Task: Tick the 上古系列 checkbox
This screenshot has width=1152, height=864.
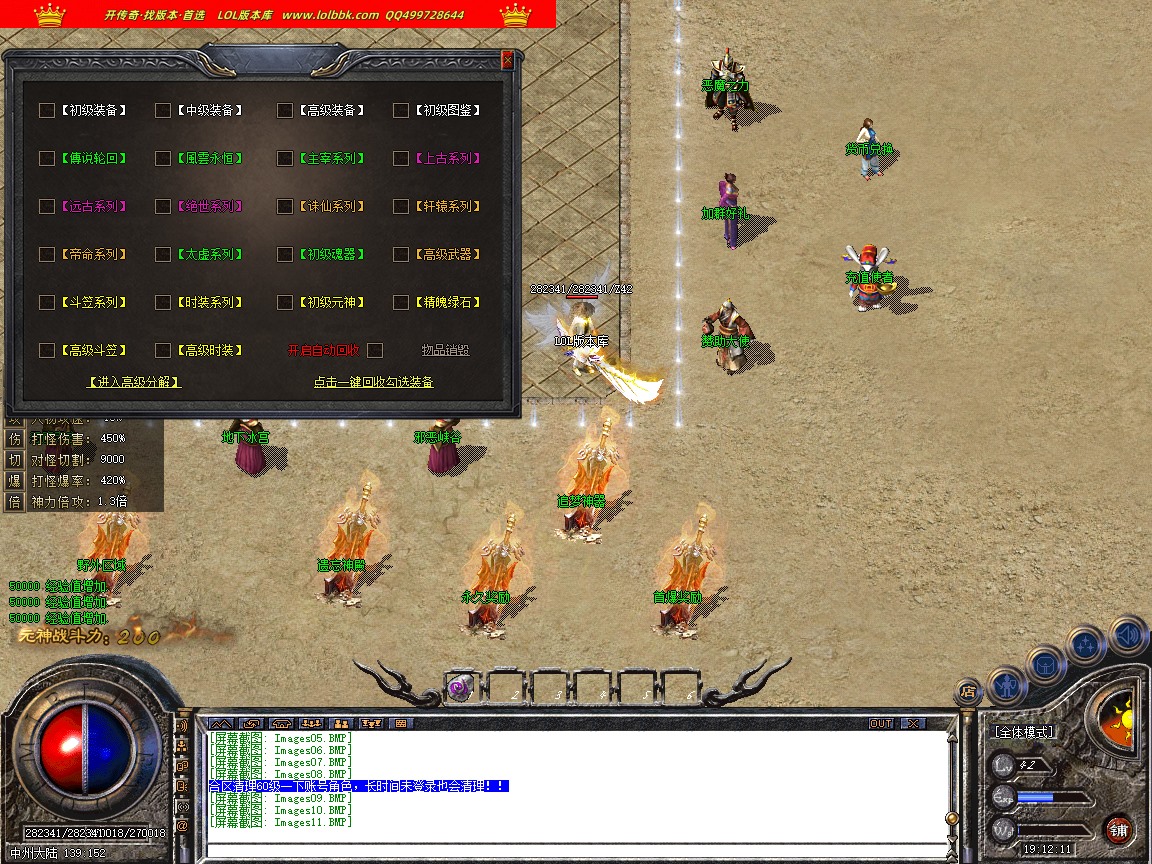Action: point(401,158)
